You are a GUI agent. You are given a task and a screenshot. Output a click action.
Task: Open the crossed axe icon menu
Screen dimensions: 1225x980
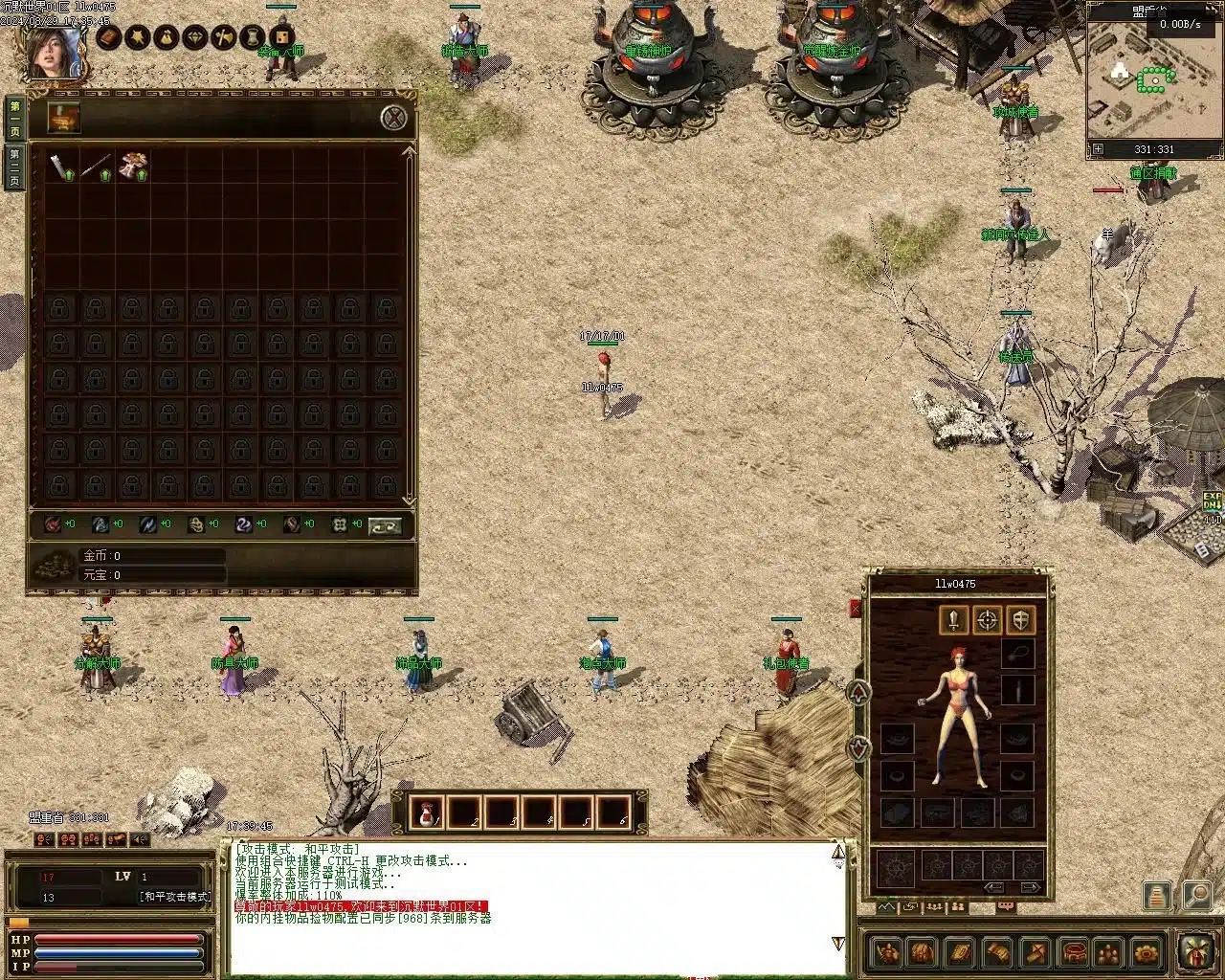224,37
